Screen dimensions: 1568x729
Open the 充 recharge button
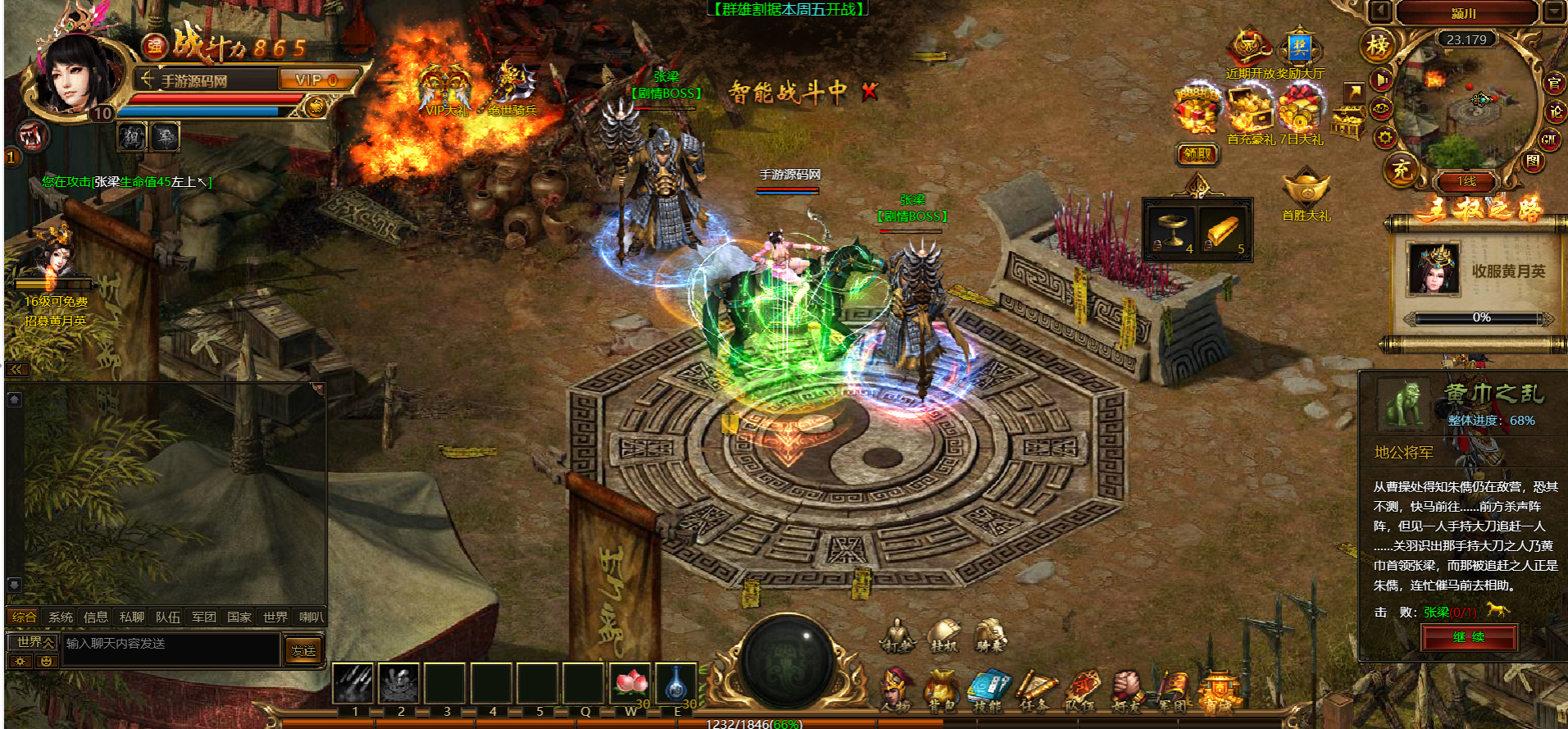click(1401, 170)
